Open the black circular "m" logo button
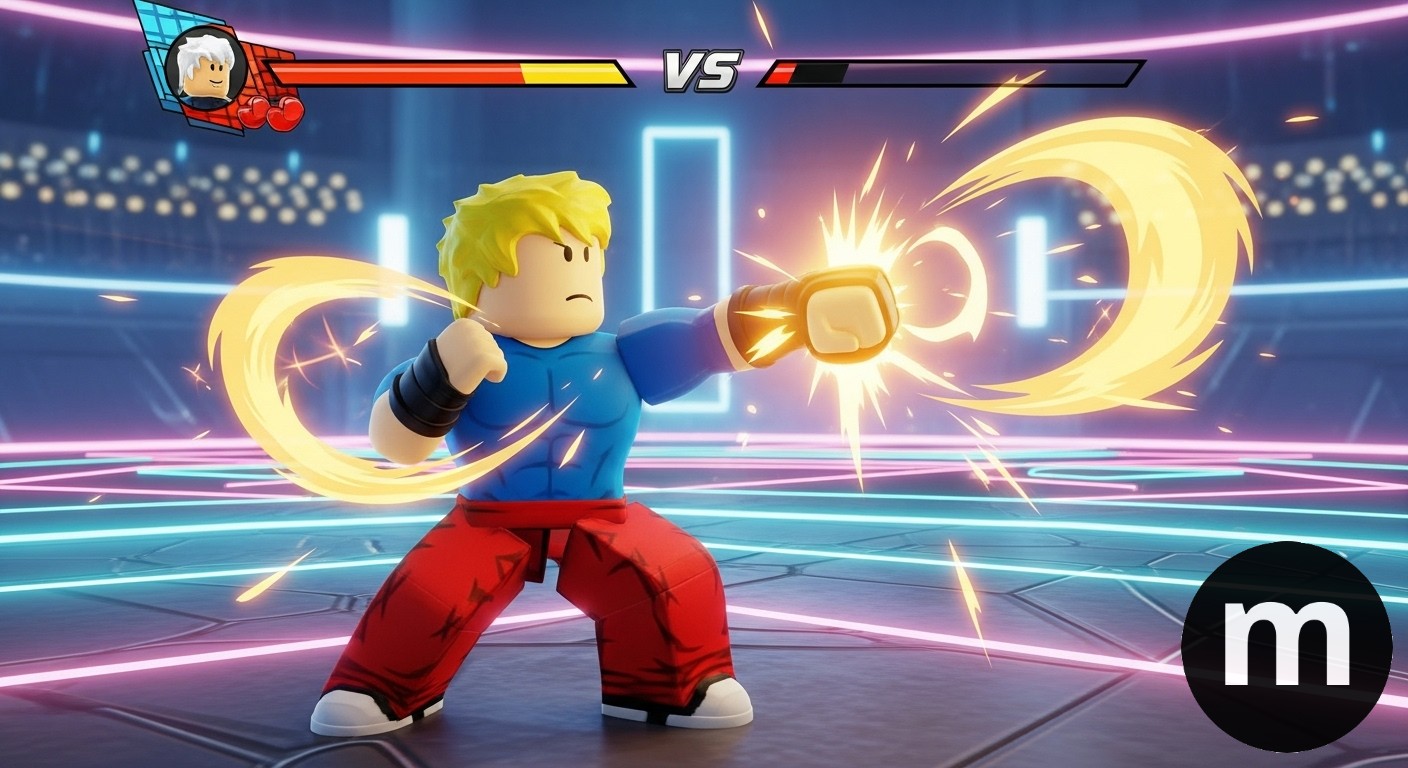 1286,646
